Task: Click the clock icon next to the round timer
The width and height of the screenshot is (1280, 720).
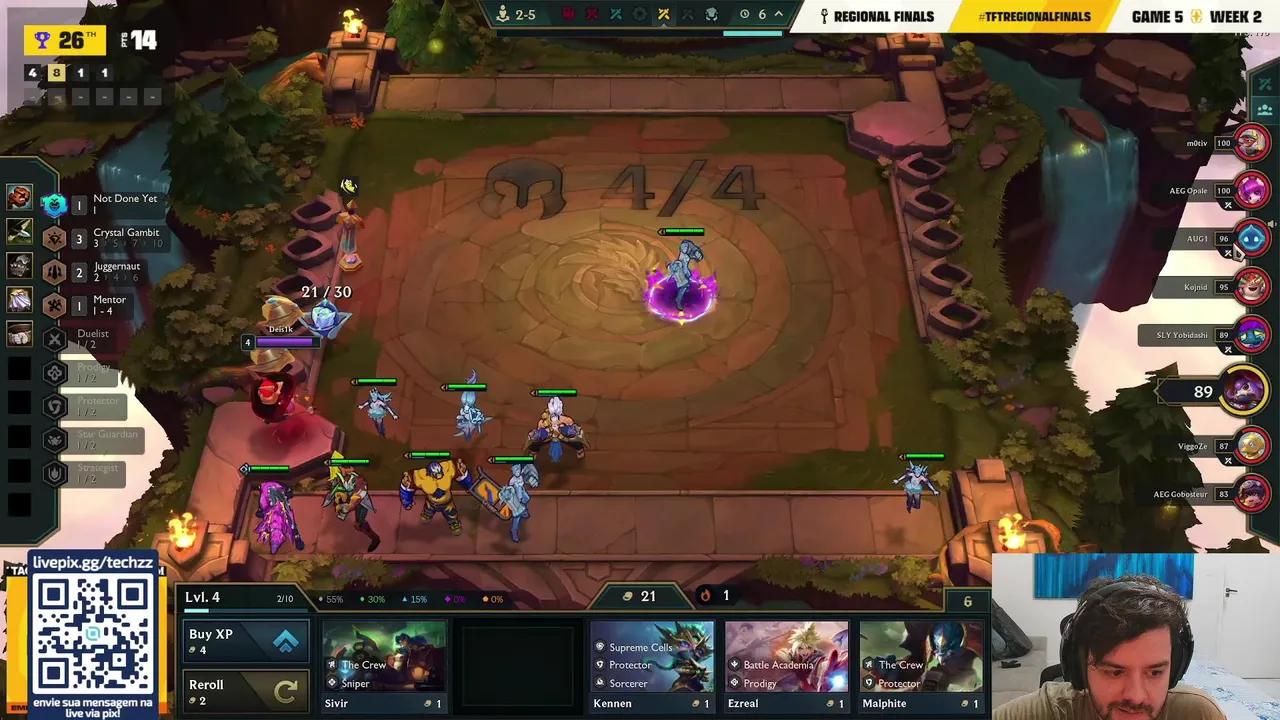Action: click(744, 15)
